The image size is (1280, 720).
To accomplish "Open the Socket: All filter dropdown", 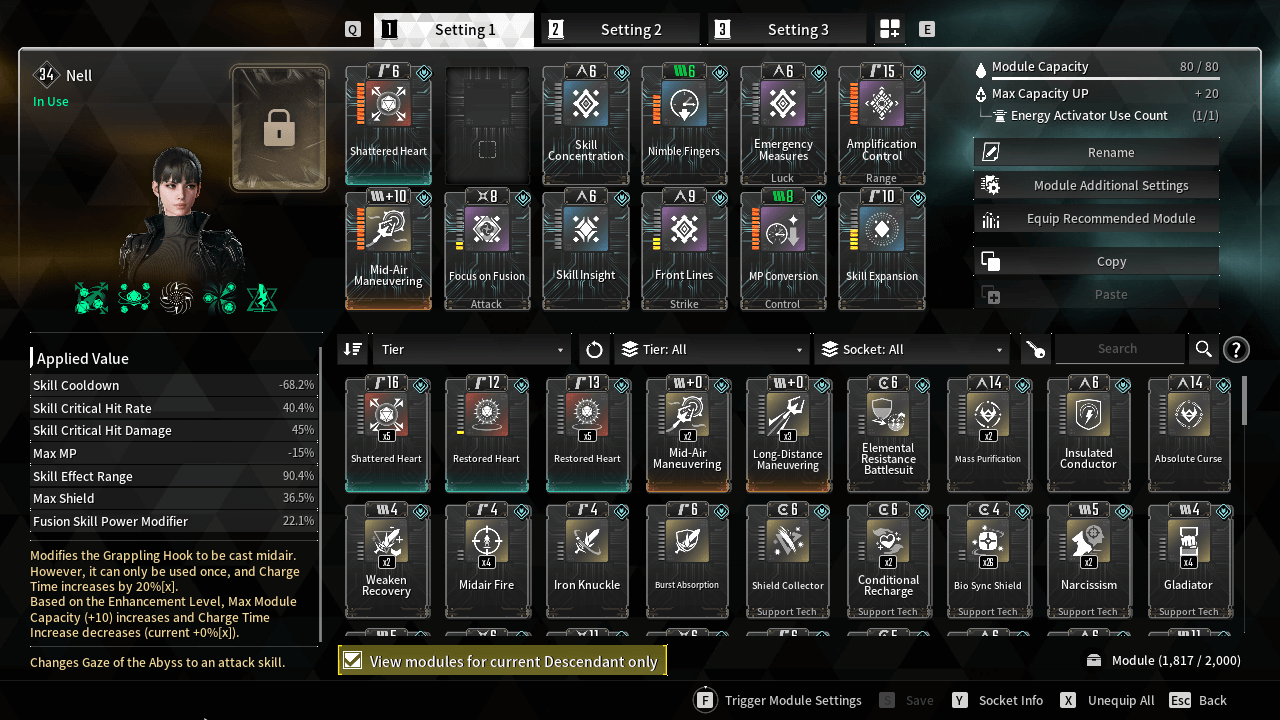I will pyautogui.click(x=912, y=349).
